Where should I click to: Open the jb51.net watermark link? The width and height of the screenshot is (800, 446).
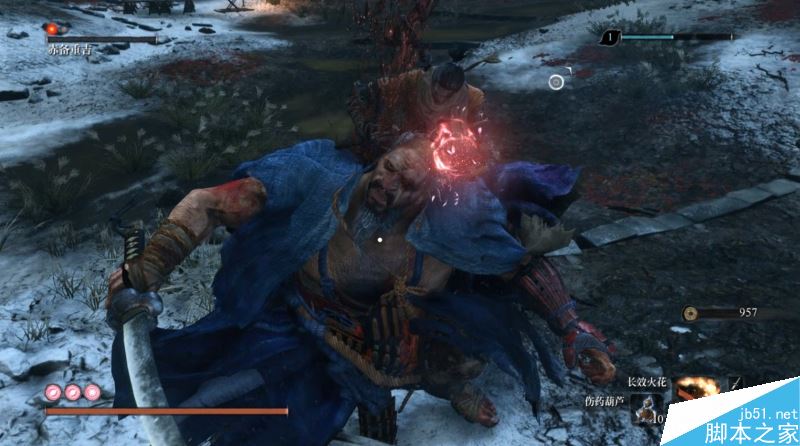click(764, 413)
